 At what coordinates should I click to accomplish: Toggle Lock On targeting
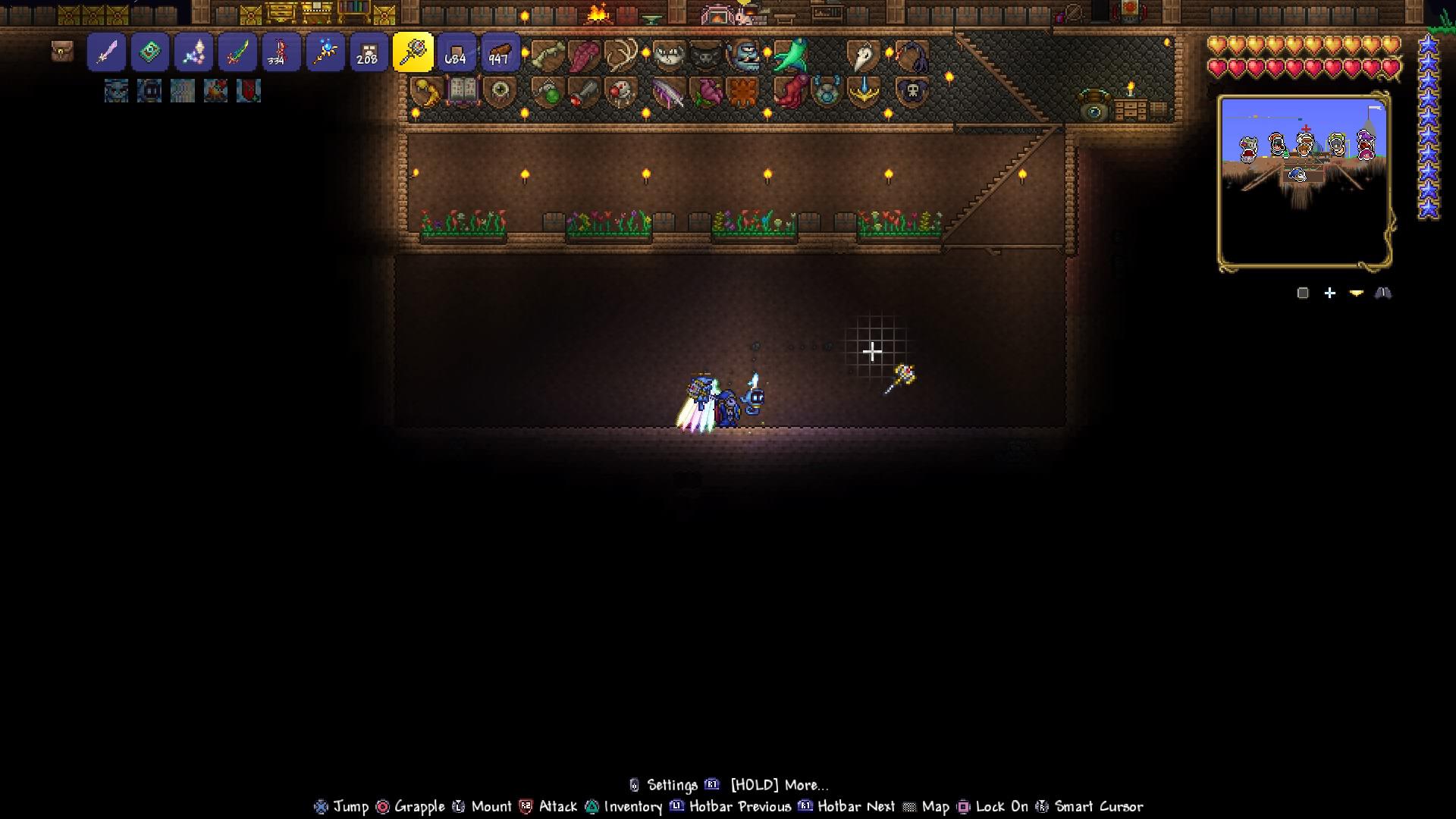(1001, 807)
